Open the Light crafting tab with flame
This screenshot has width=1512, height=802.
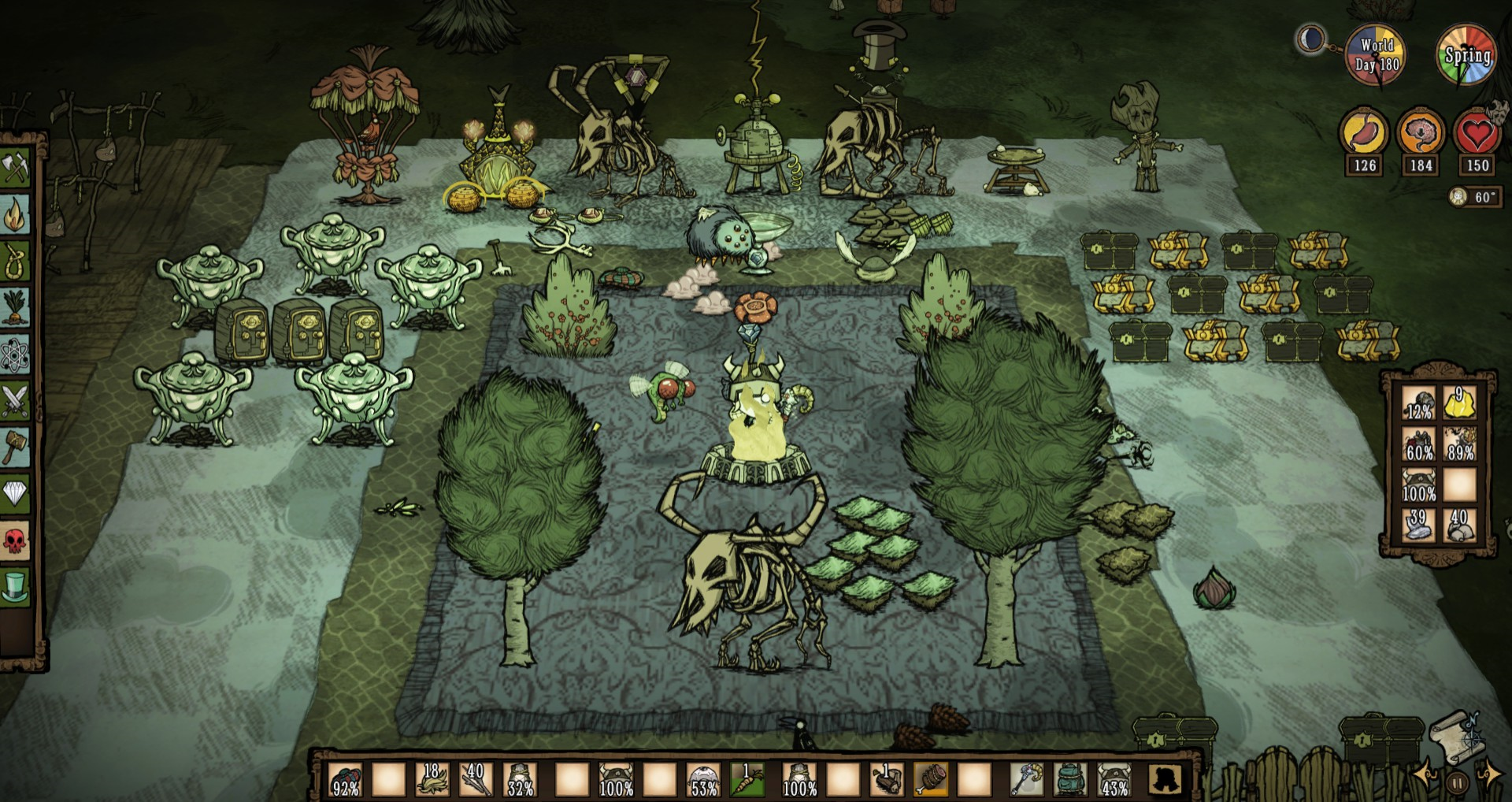click(15, 214)
